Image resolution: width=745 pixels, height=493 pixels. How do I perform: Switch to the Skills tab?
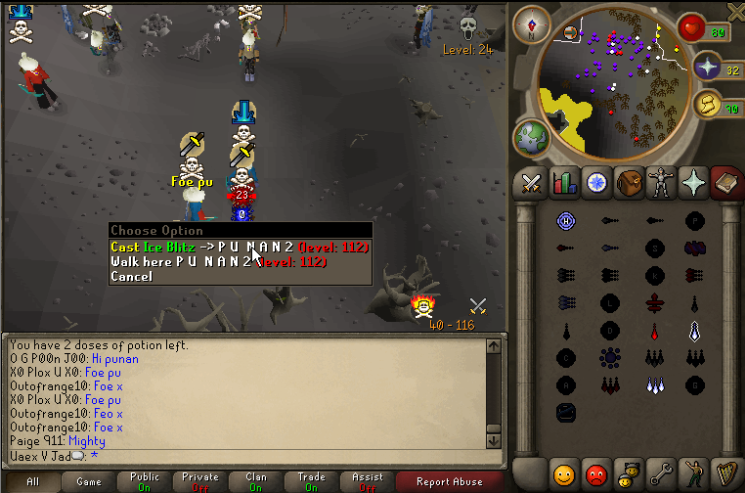tap(564, 182)
